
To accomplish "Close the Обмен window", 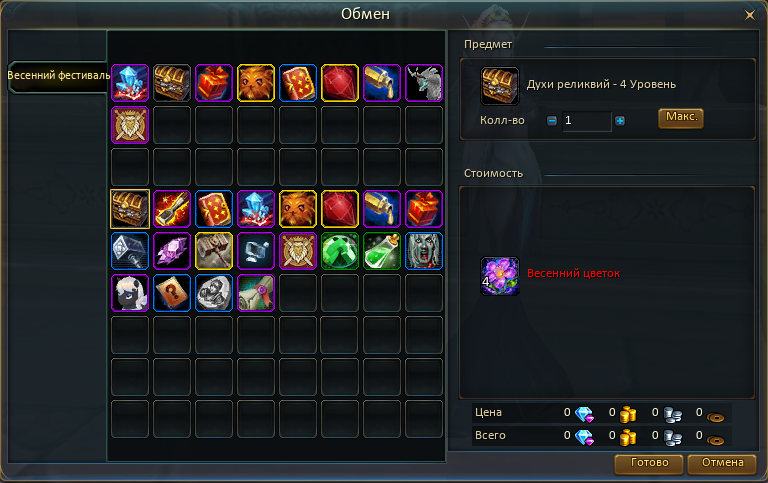I will 750,15.
